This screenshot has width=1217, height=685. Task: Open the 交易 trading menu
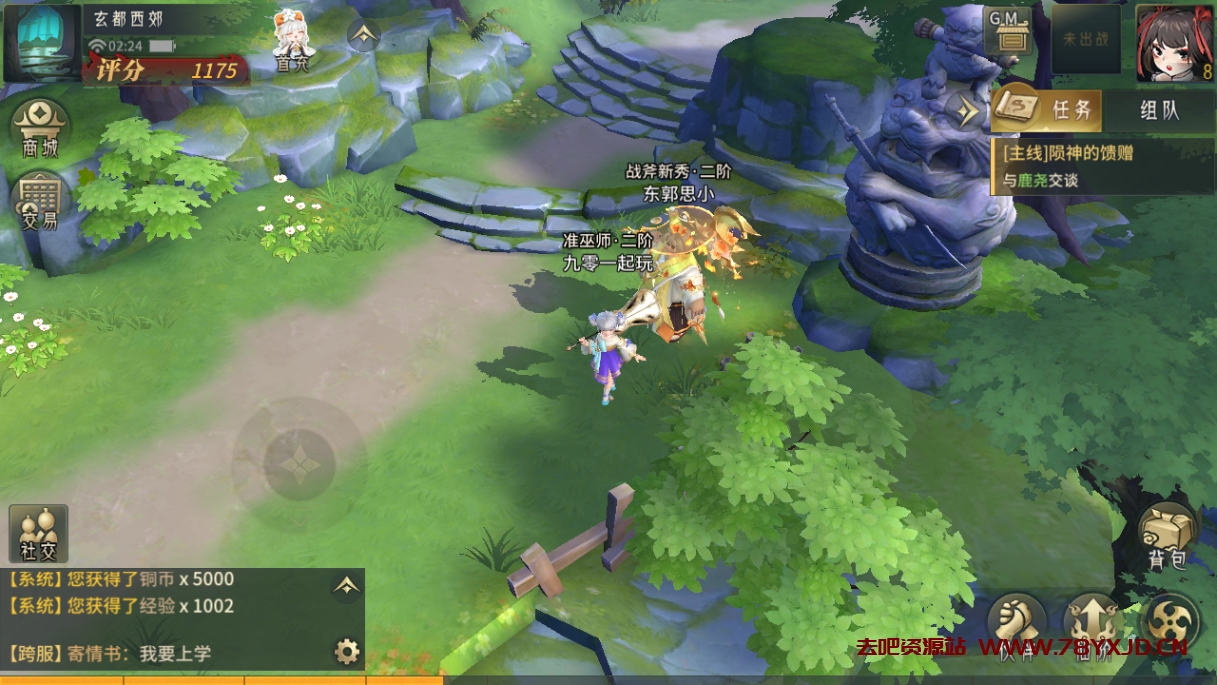[40, 200]
